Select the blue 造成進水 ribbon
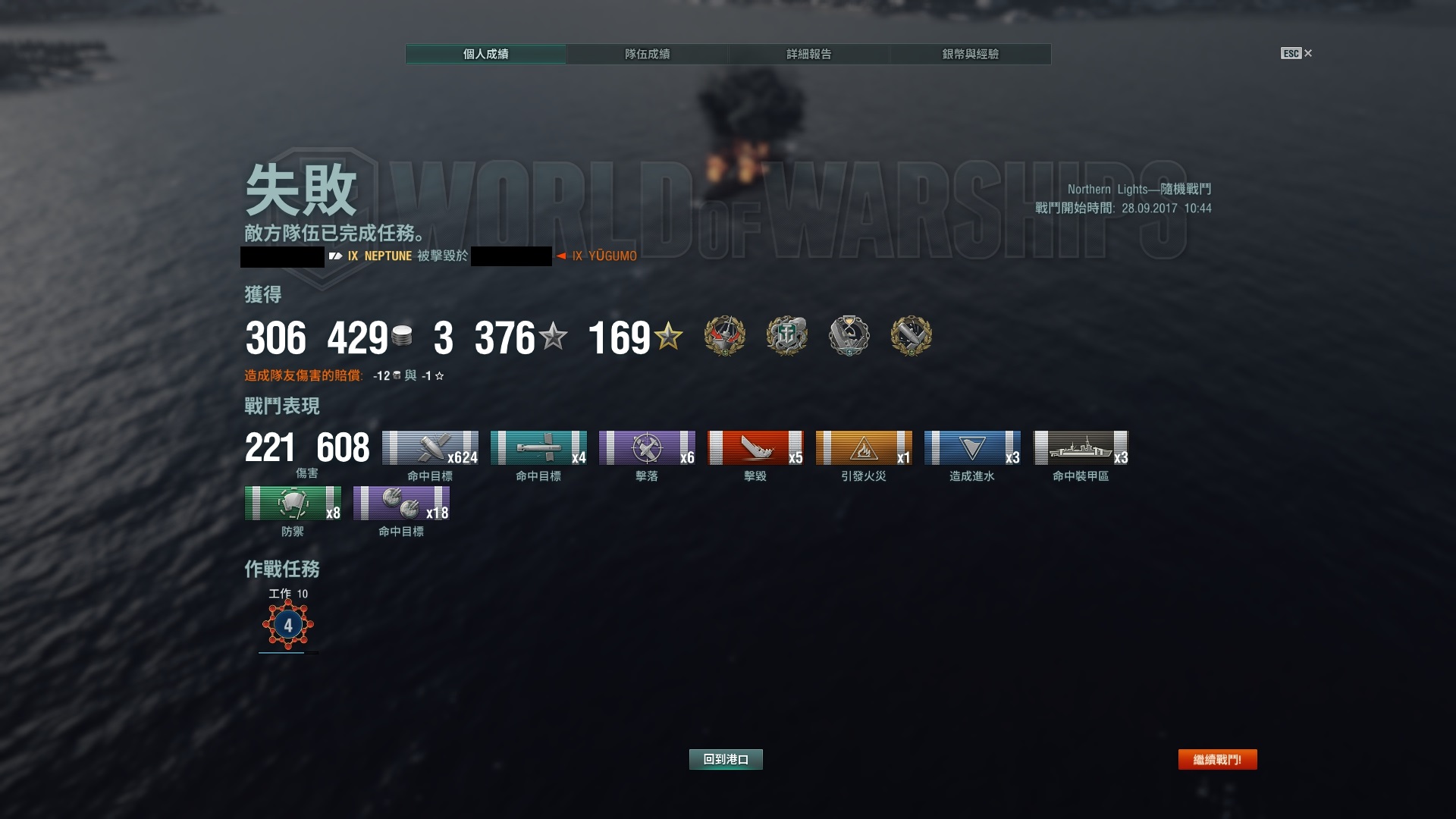Viewport: 1456px width, 819px height. tap(972, 447)
